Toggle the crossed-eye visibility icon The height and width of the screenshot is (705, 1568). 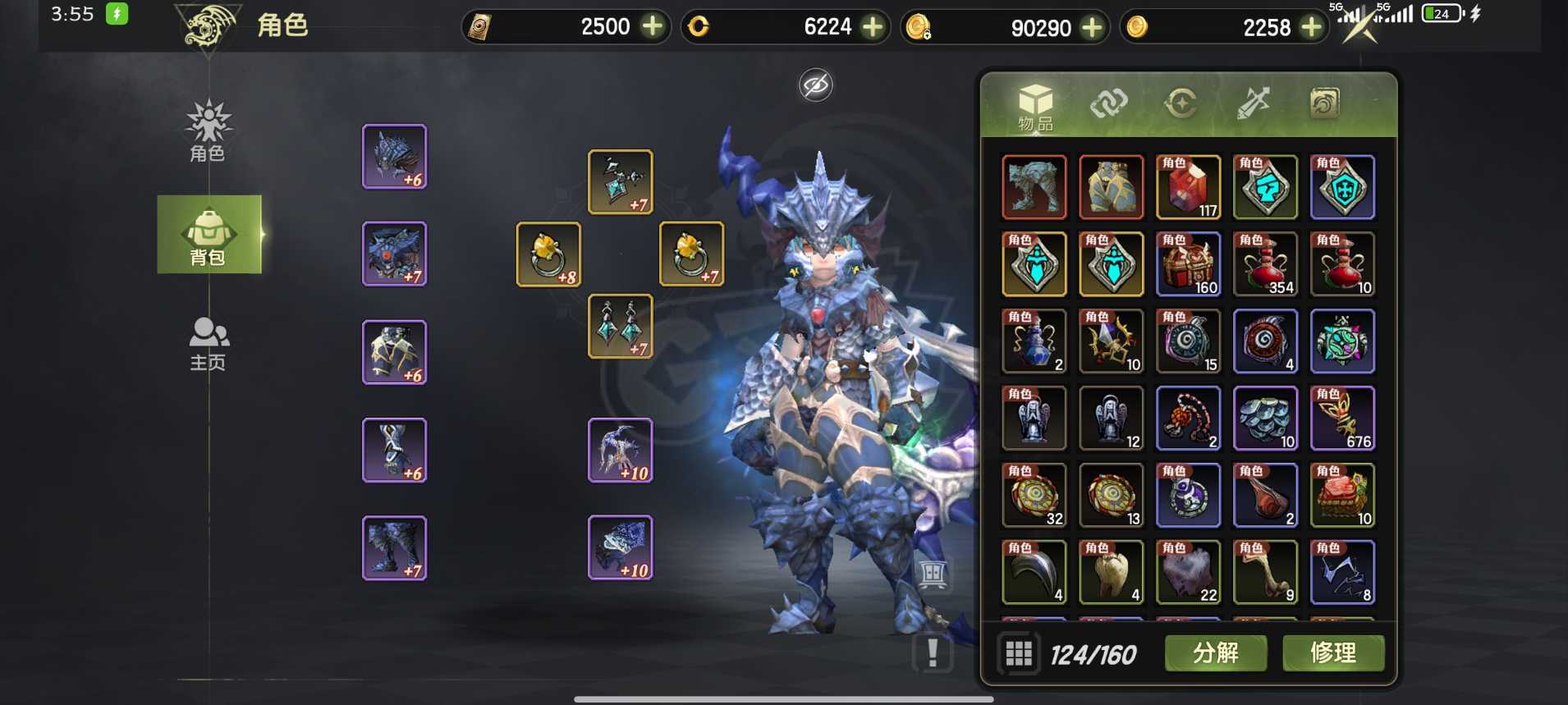pyautogui.click(x=815, y=85)
